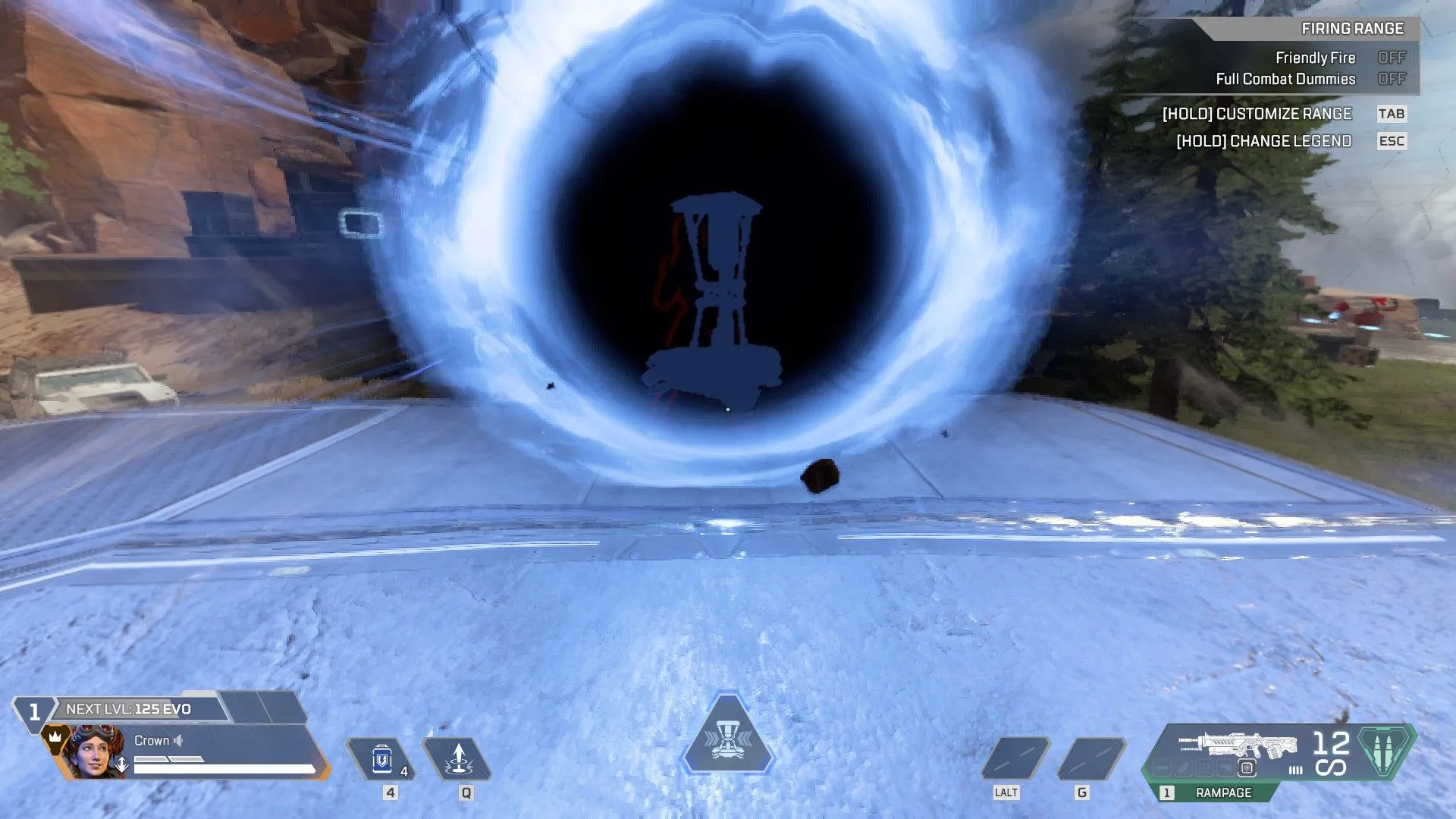Click the descend arrow indicator on the banner
This screenshot has width=1456, height=819.
pyautogui.click(x=121, y=764)
